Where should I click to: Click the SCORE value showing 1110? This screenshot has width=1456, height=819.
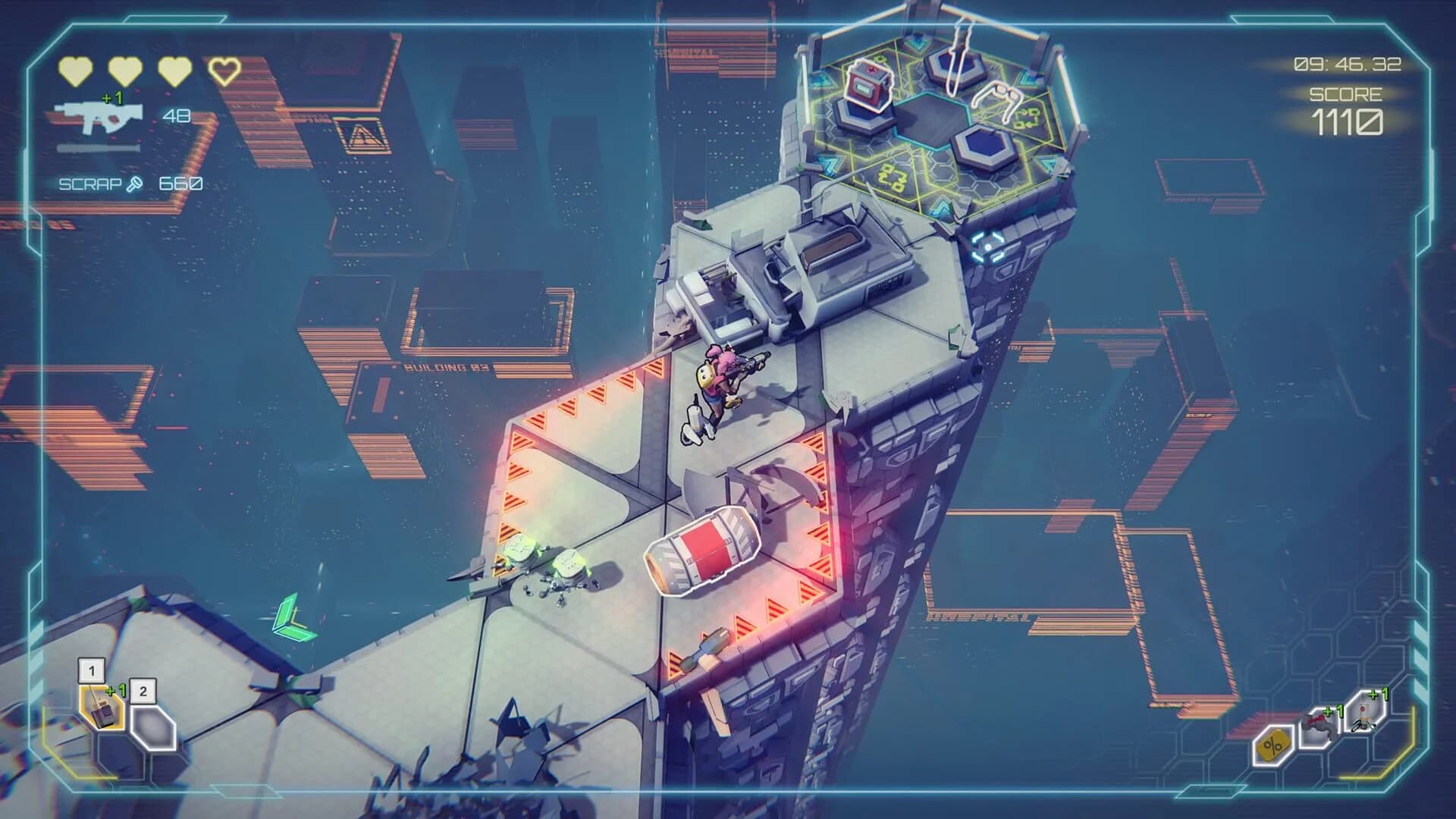point(1348,121)
